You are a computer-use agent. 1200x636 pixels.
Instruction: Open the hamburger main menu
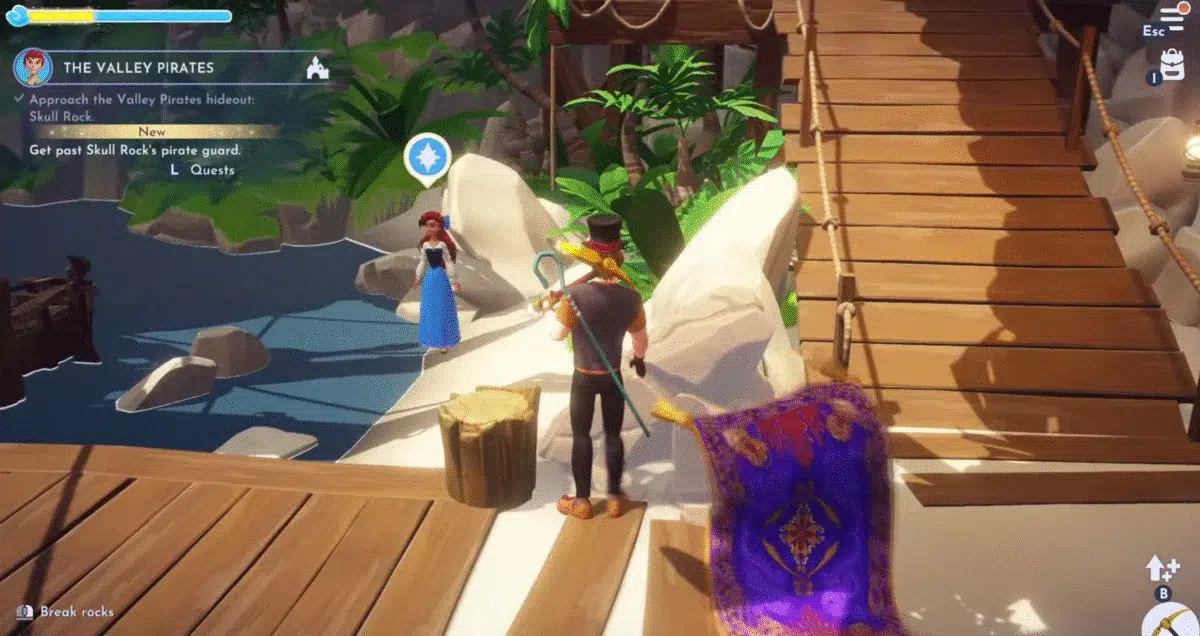[x=1171, y=17]
